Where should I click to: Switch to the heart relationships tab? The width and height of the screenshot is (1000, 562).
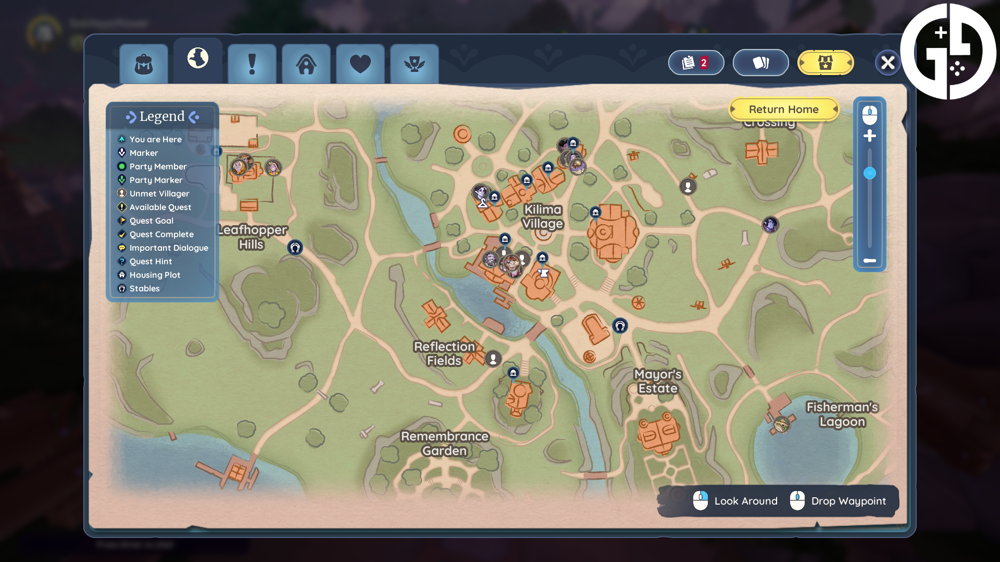(360, 65)
